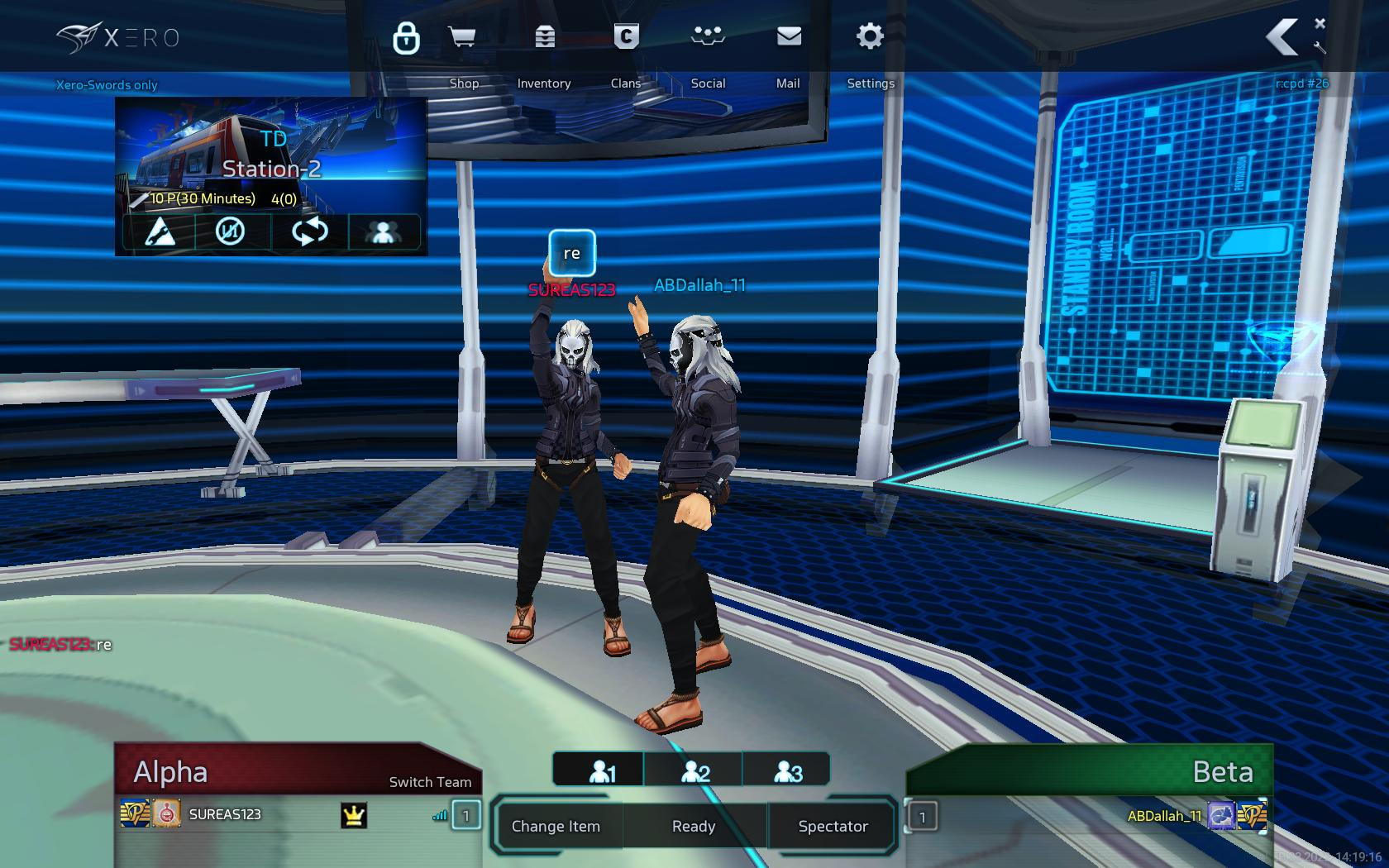Select character slot 1
The height and width of the screenshot is (868, 1389).
pyautogui.click(x=601, y=772)
